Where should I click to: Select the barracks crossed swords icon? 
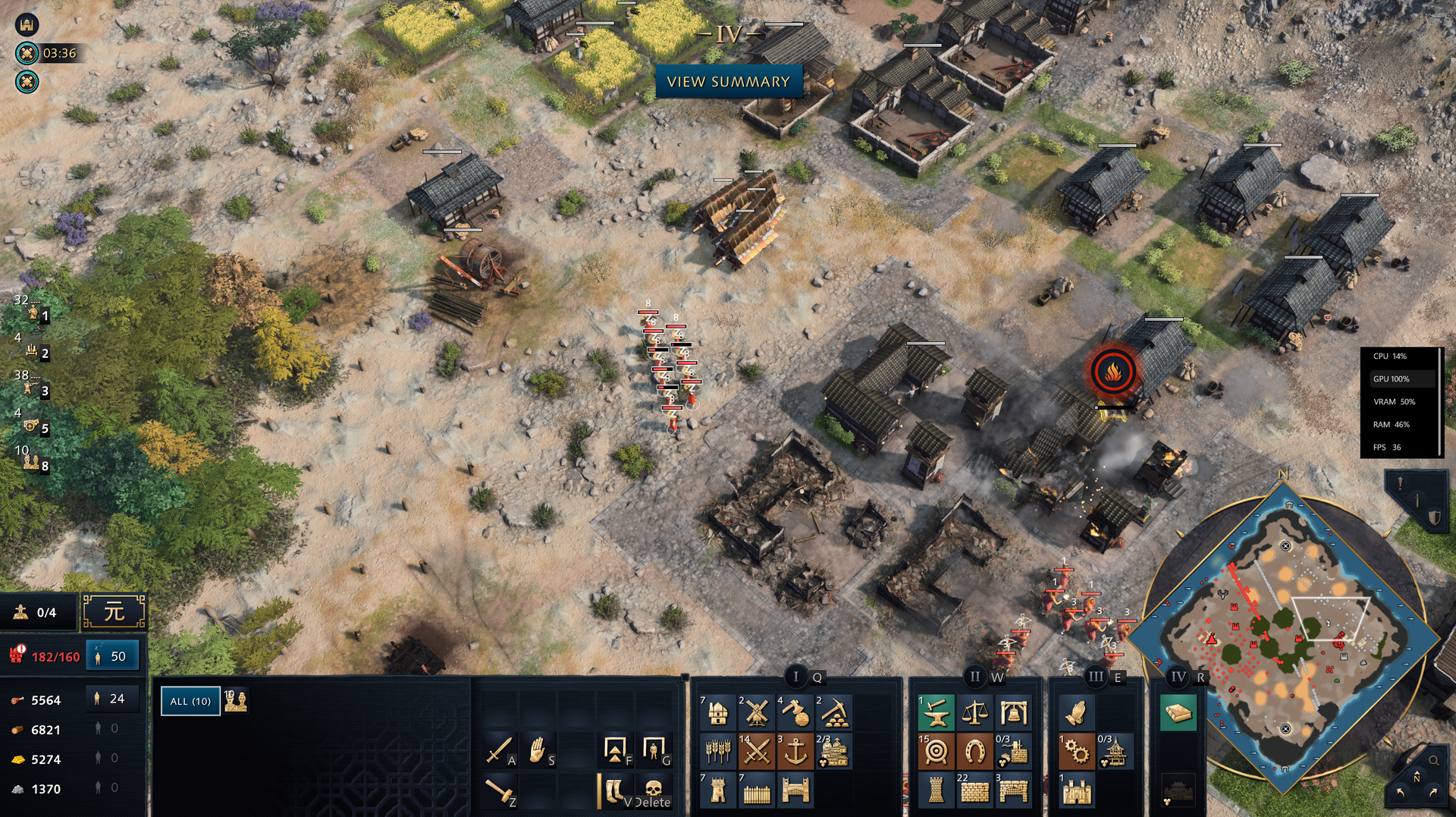[756, 752]
